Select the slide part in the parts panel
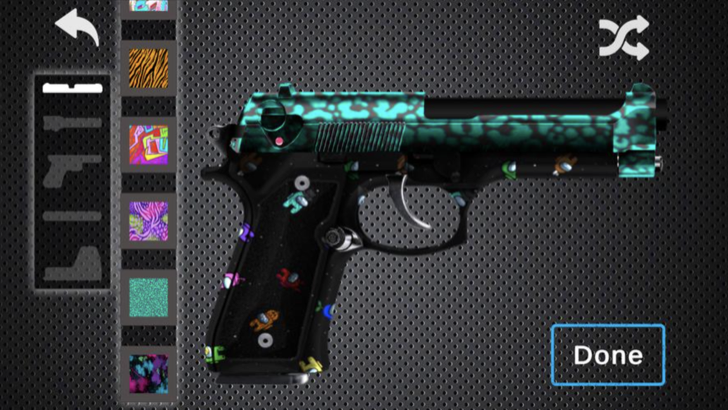 point(72,122)
